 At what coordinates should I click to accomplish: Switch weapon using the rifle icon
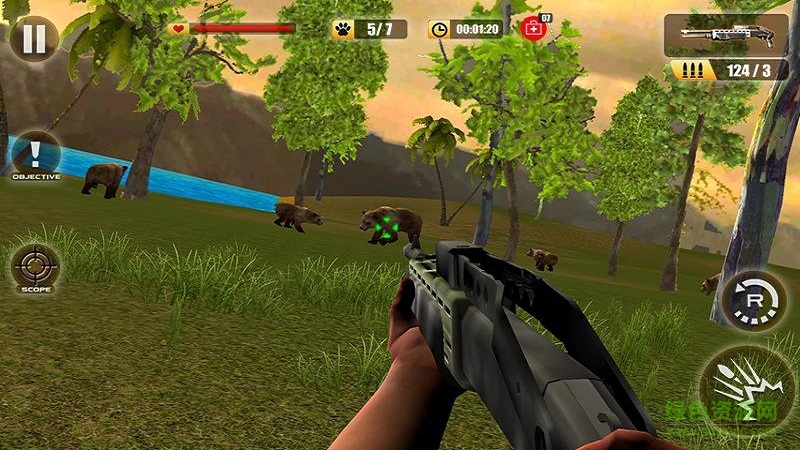click(726, 35)
